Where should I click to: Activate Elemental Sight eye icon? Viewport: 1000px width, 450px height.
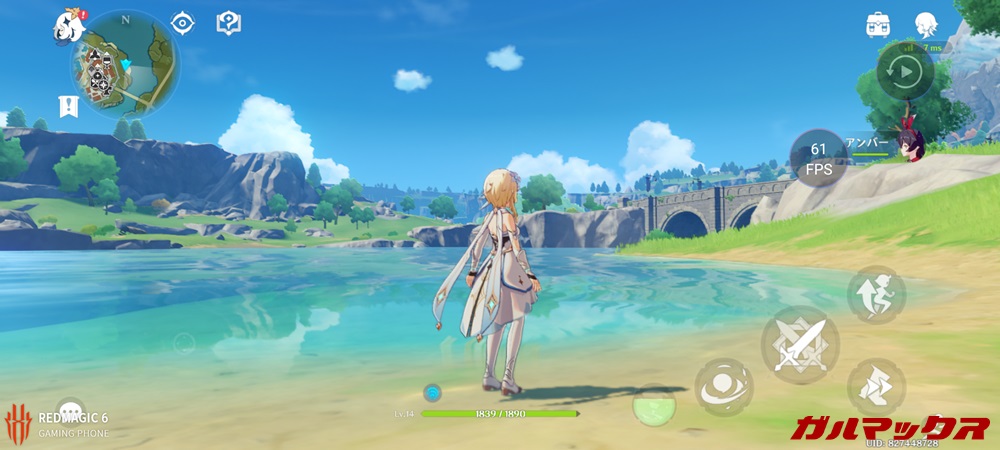(x=182, y=23)
